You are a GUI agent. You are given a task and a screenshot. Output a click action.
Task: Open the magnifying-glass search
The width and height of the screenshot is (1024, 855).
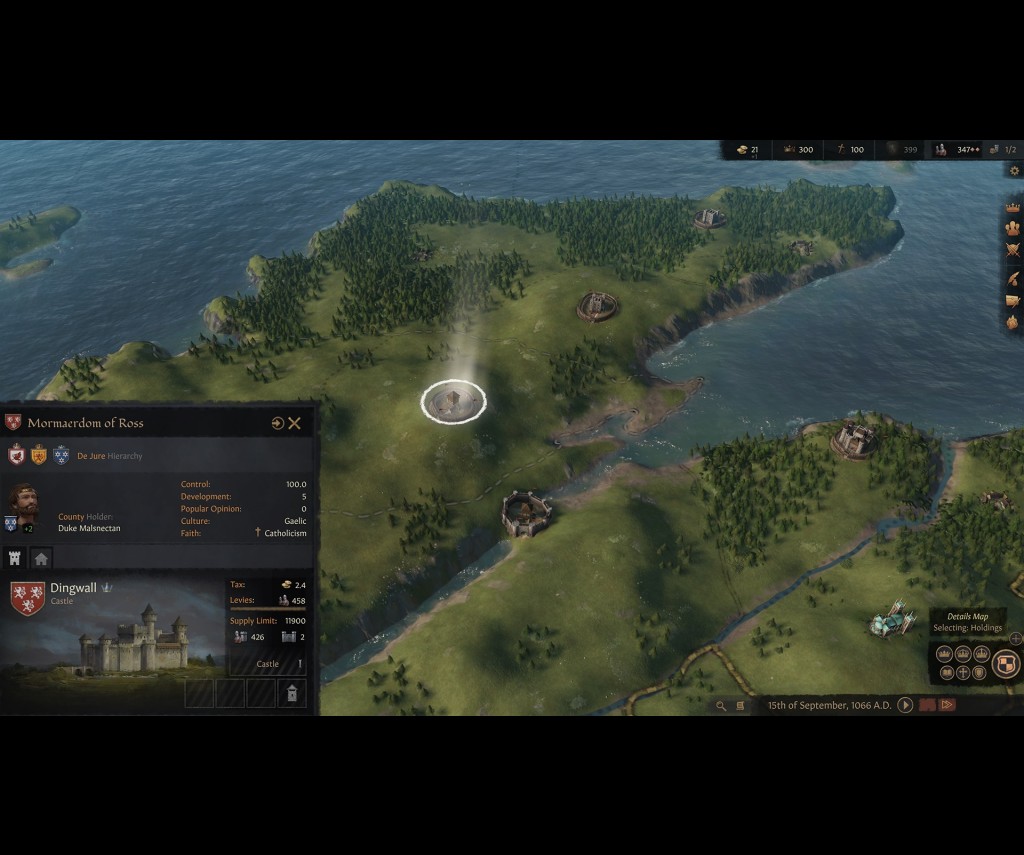click(720, 705)
